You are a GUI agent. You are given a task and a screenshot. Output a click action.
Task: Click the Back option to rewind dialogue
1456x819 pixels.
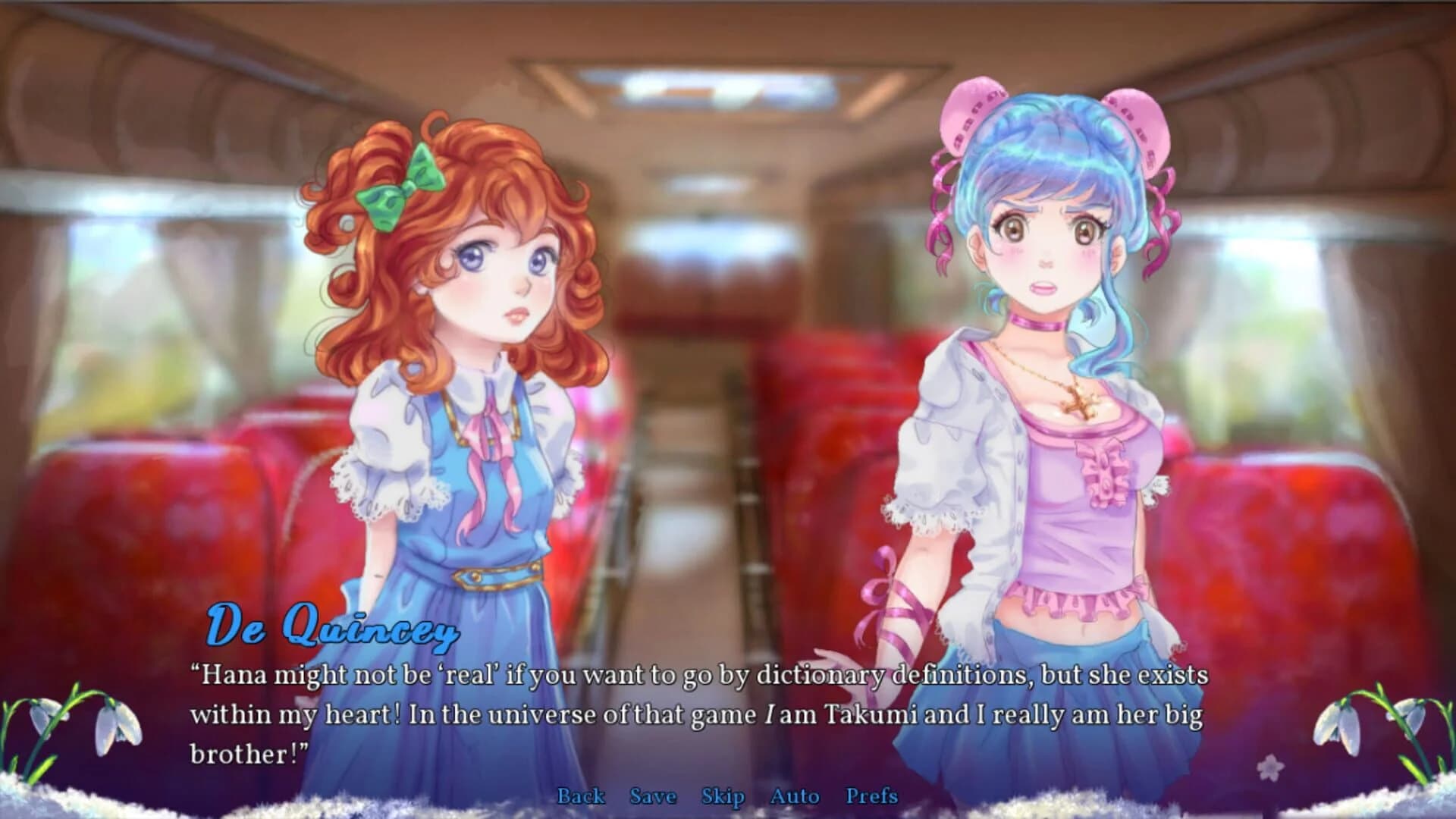(x=580, y=796)
